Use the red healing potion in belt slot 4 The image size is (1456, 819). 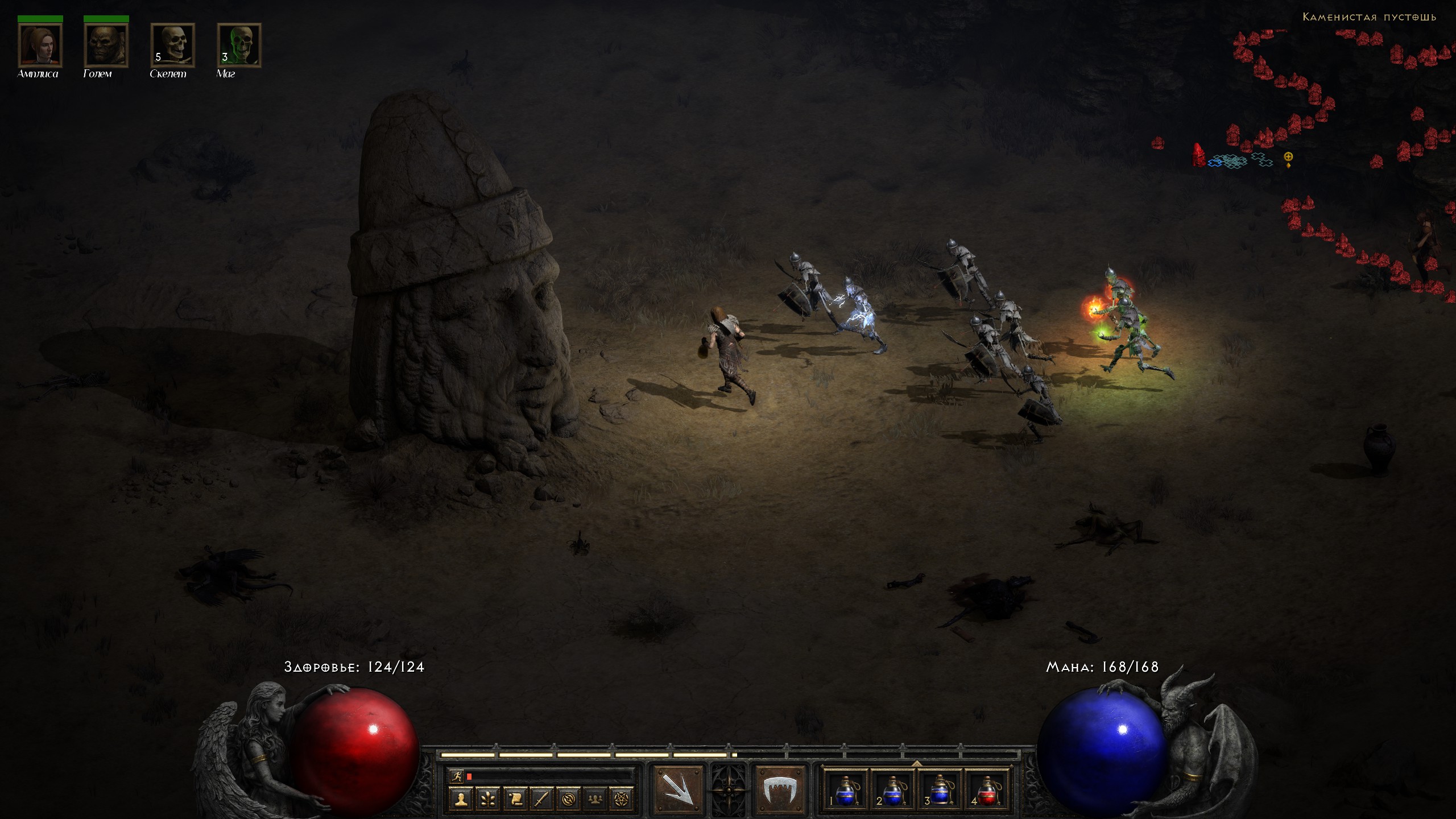pyautogui.click(x=987, y=791)
